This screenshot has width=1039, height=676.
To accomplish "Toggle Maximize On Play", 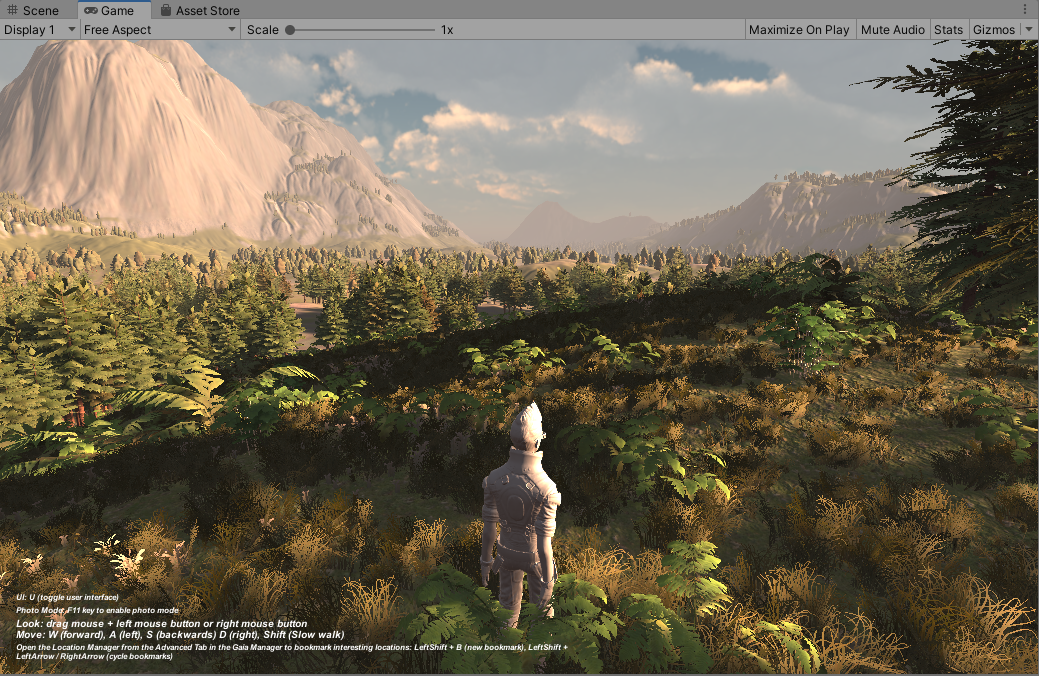I will (x=799, y=30).
